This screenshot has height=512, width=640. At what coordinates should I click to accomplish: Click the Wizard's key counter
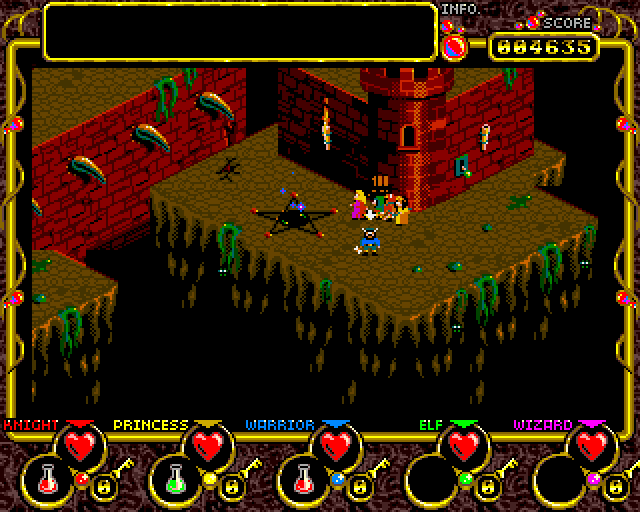[x=614, y=487]
